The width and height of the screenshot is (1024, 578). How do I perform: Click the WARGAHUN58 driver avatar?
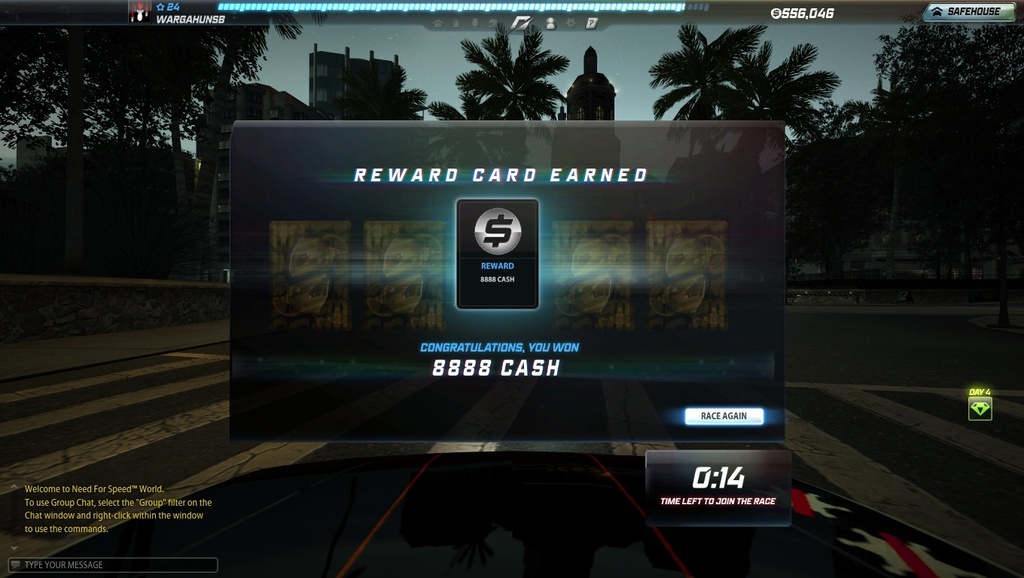coord(140,12)
